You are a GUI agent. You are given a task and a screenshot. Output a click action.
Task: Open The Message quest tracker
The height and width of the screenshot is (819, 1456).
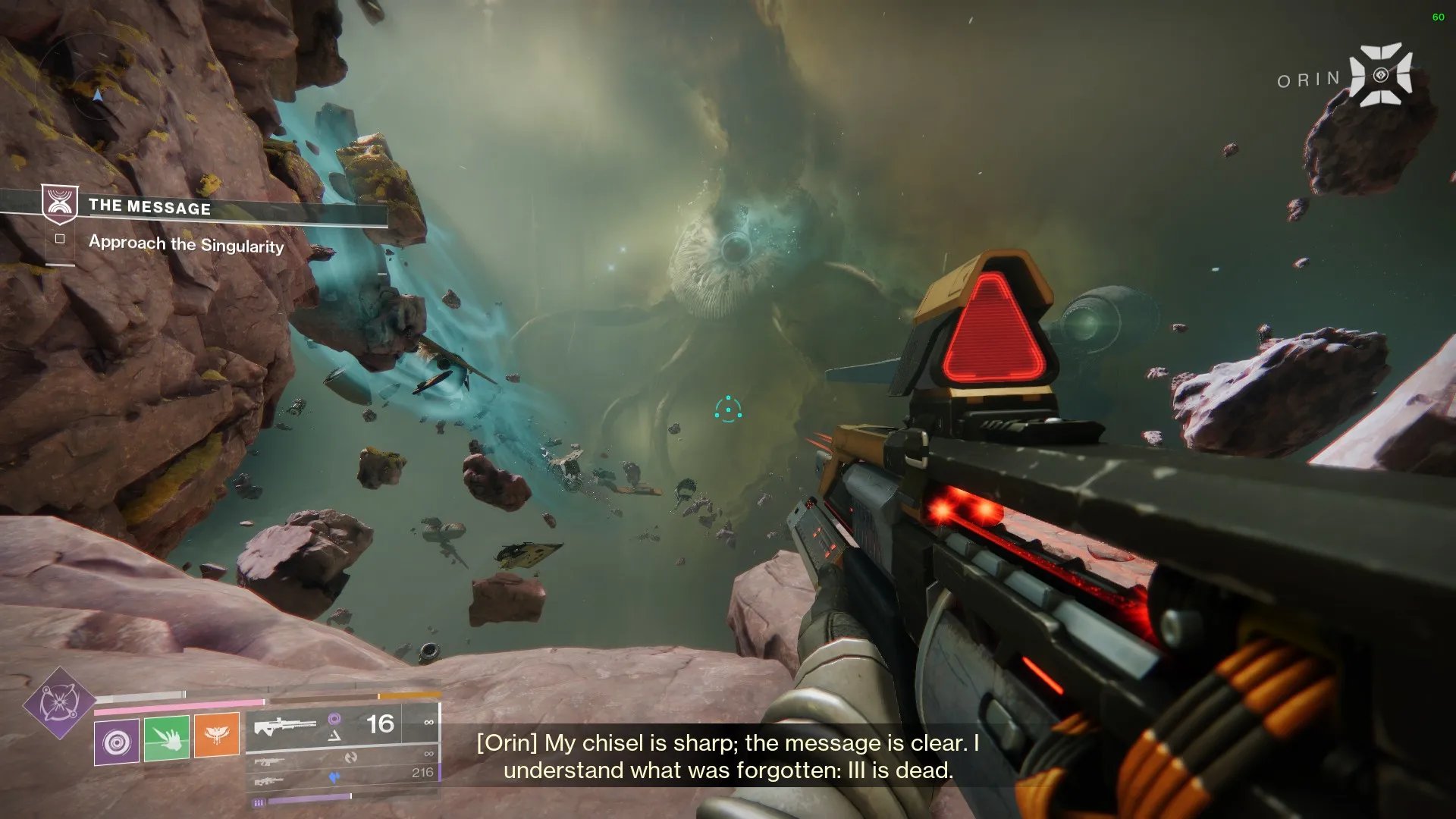(149, 206)
